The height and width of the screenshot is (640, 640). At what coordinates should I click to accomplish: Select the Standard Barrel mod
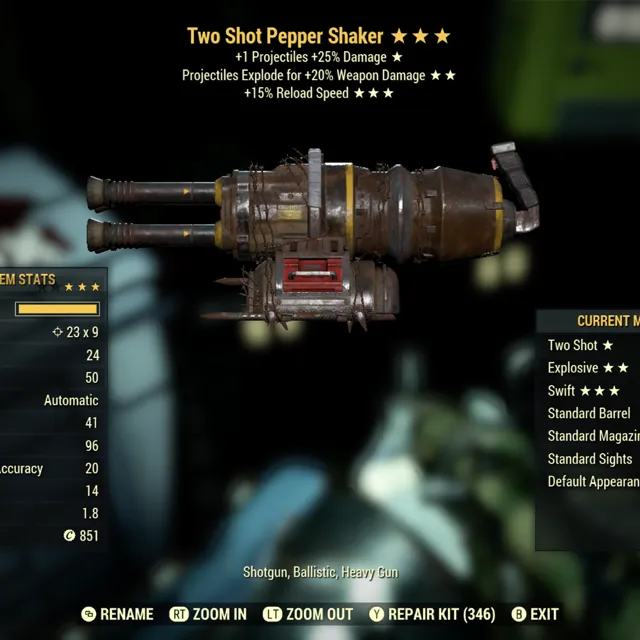[x=589, y=413]
